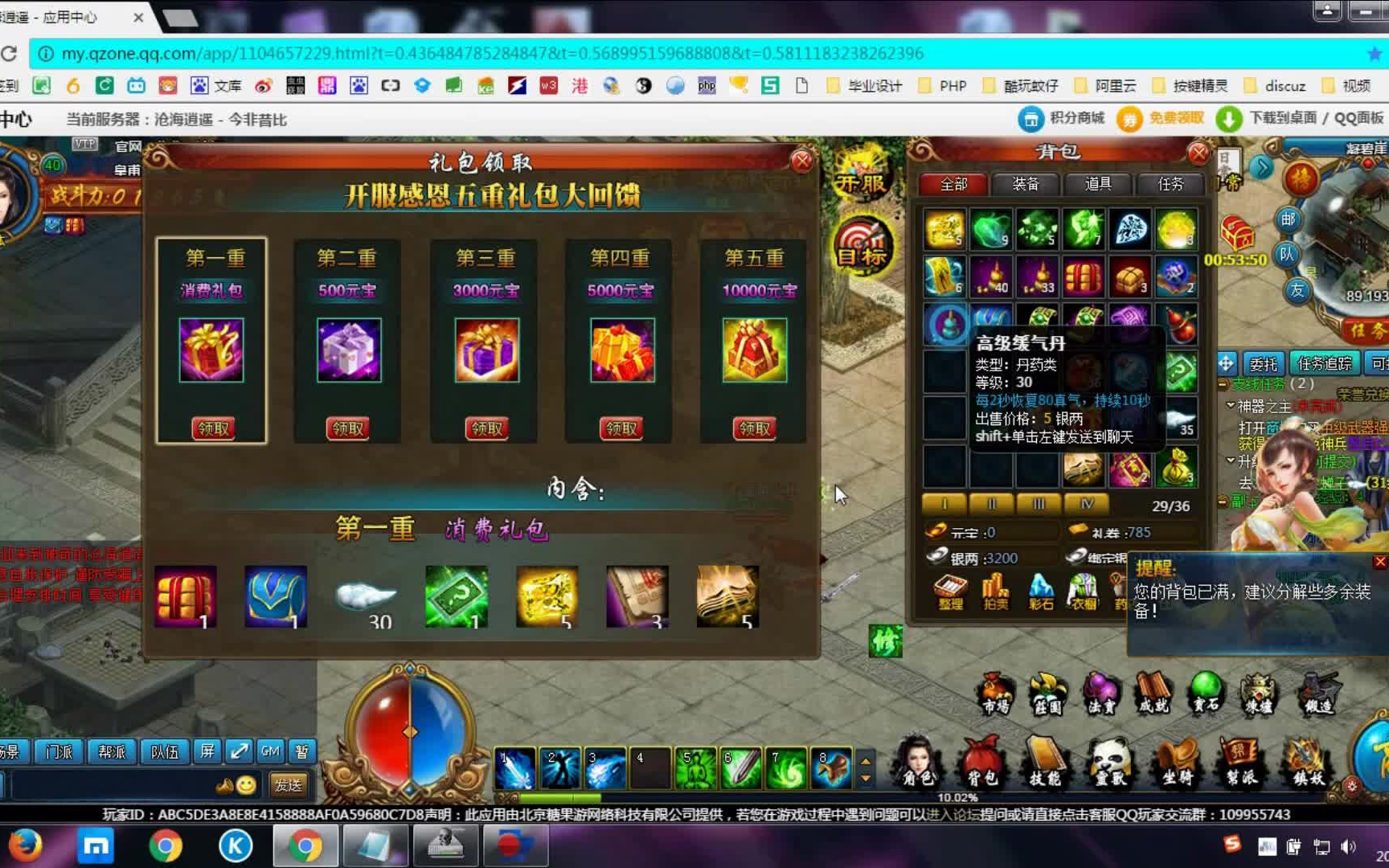
Task: Switch to bag page II
Action: [991, 504]
